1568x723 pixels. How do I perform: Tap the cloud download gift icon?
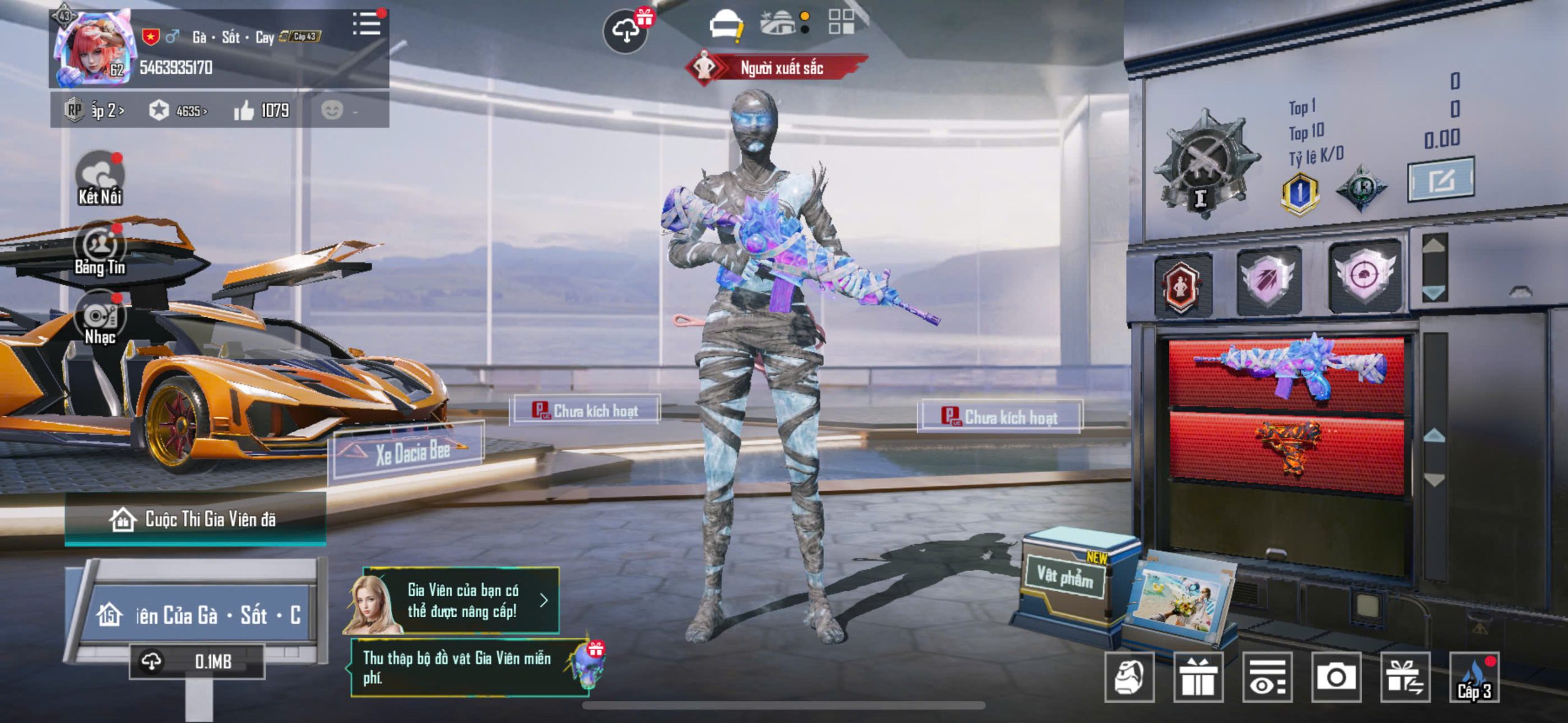tap(626, 31)
